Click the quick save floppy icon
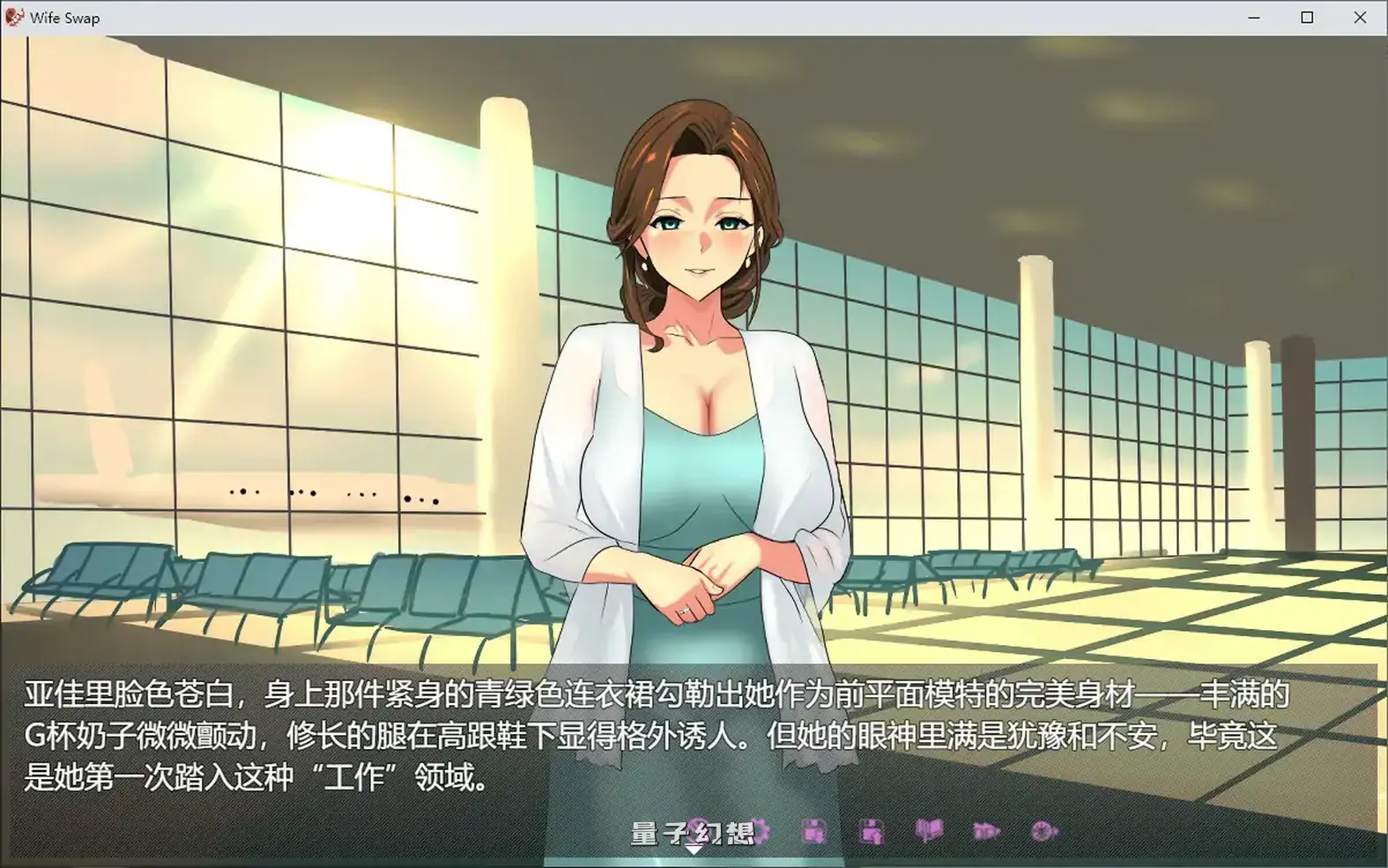The width and height of the screenshot is (1388, 868). pos(815,831)
